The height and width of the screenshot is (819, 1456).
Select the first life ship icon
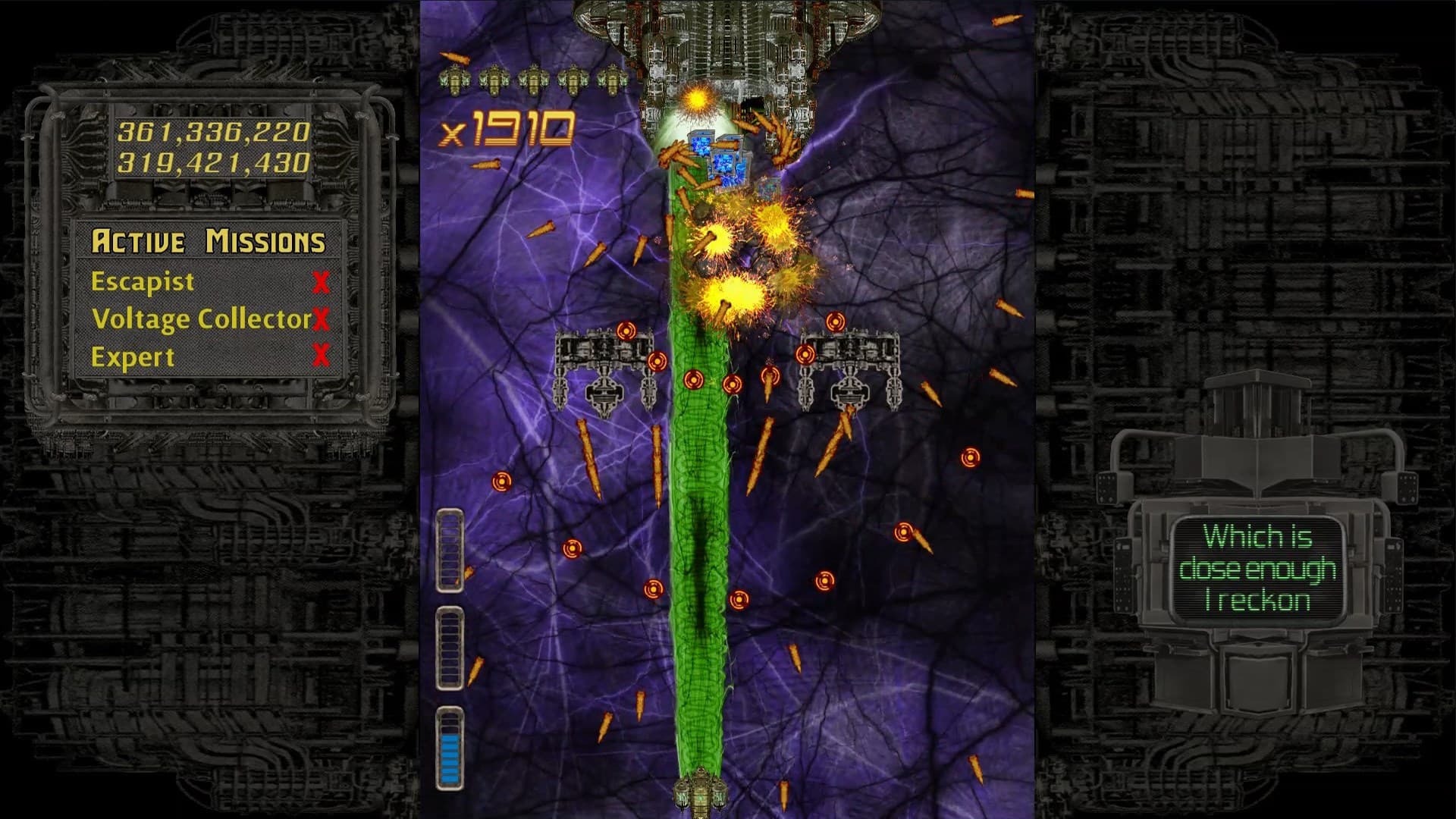455,78
